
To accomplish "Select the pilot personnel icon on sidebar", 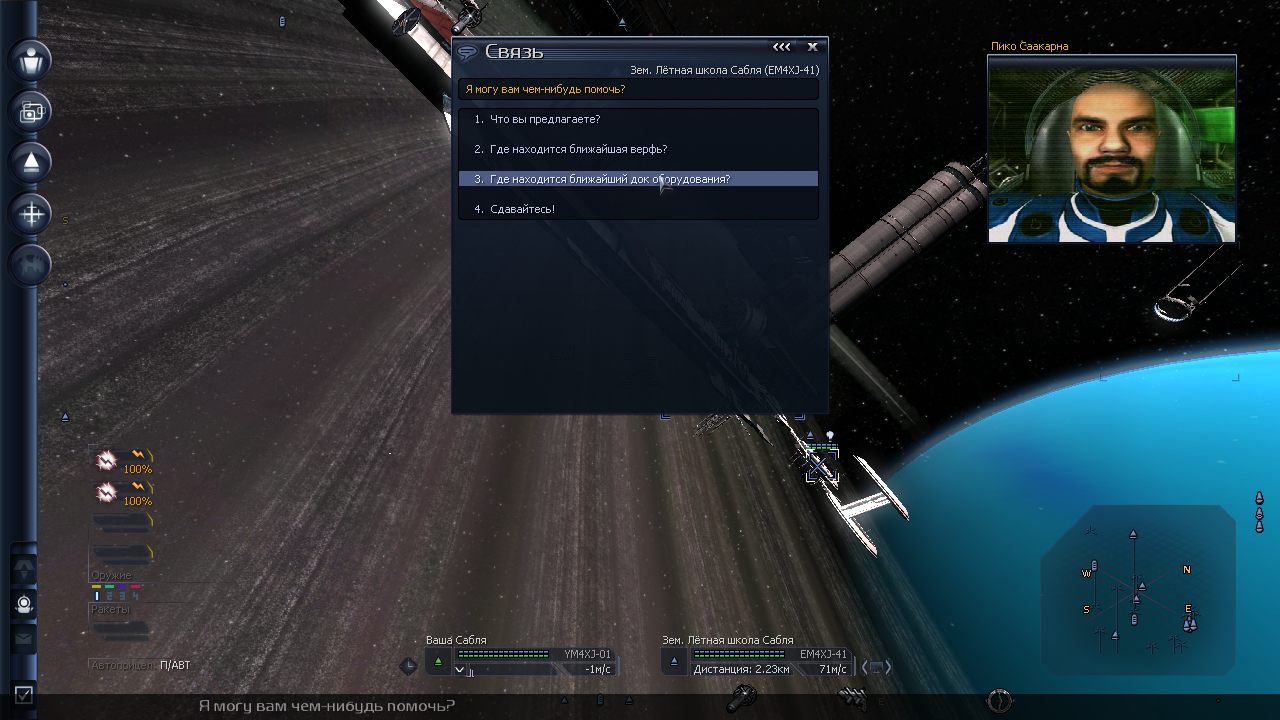I will click(29, 61).
